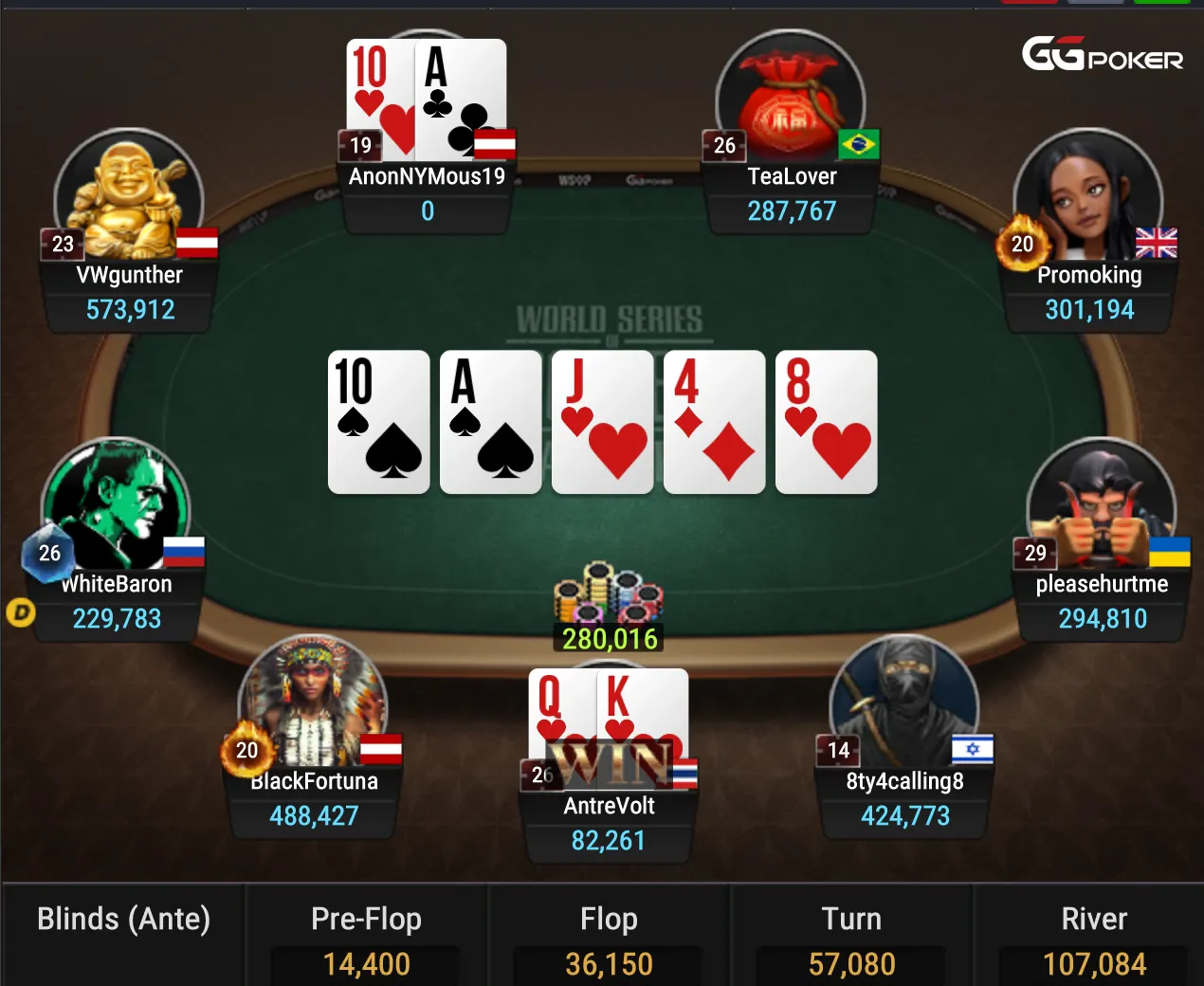Click VWgunther's golden Buddha avatar
Viewport: 1204px width, 986px height.
129,195
